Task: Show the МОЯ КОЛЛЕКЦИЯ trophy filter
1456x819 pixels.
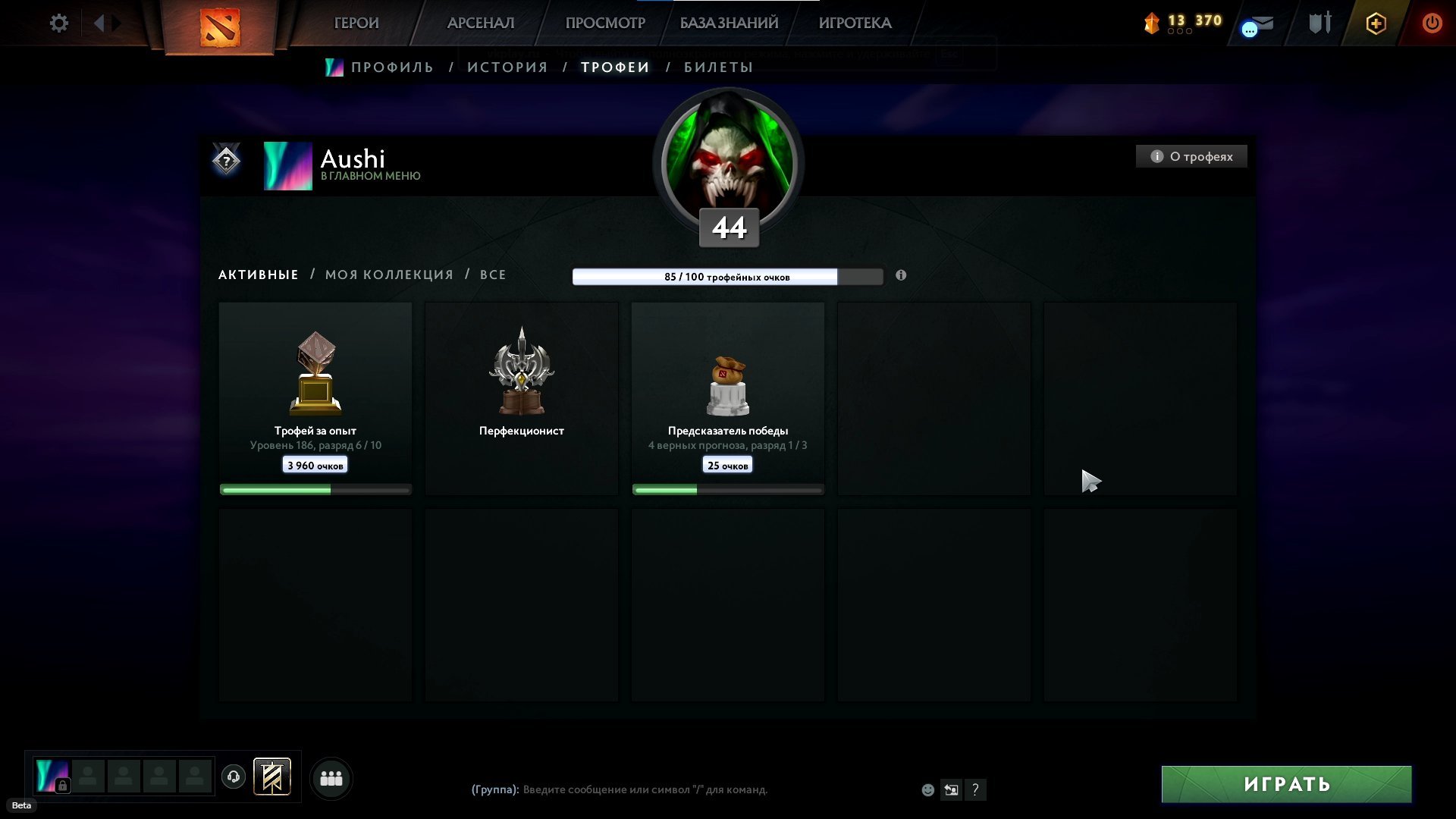Action: 389,275
